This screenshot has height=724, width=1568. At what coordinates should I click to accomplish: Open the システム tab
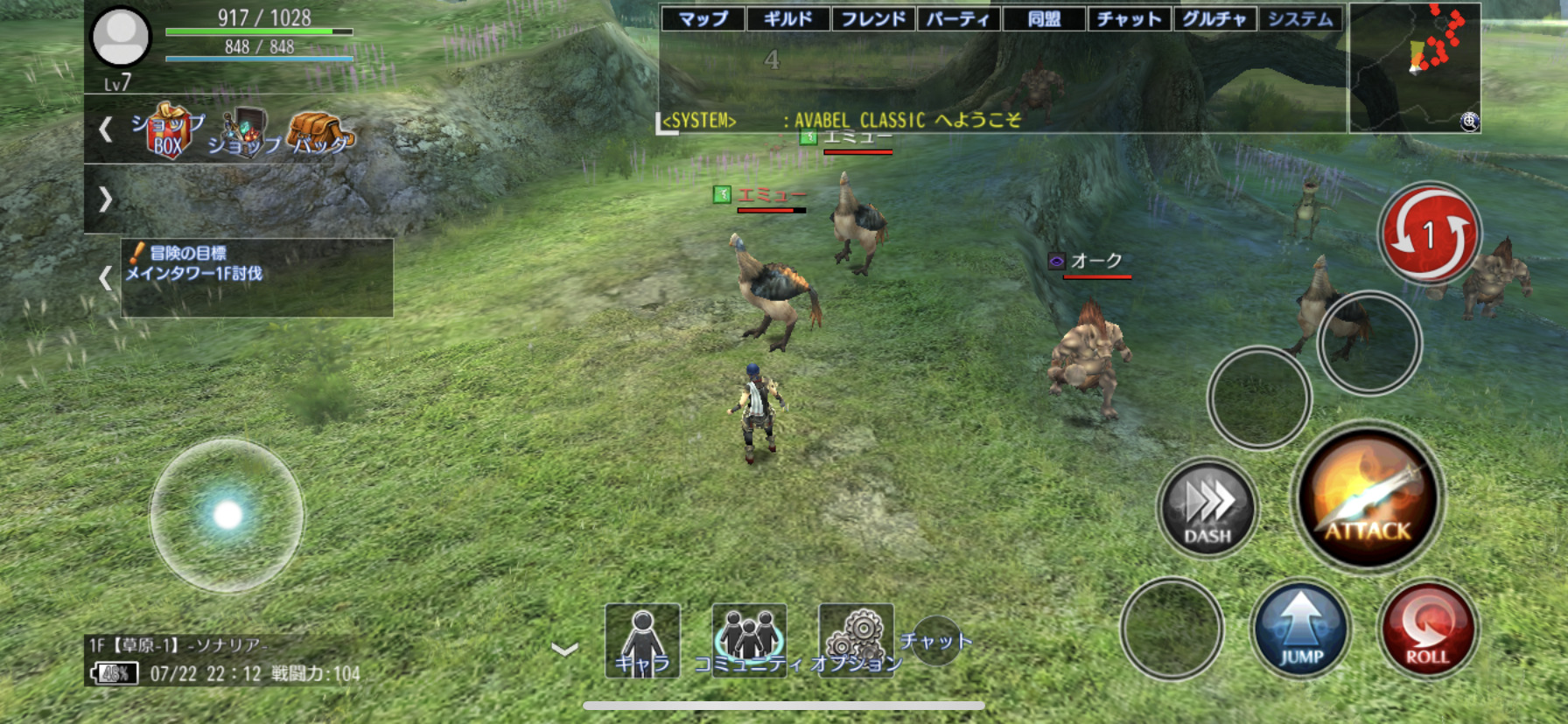pyautogui.click(x=1300, y=18)
